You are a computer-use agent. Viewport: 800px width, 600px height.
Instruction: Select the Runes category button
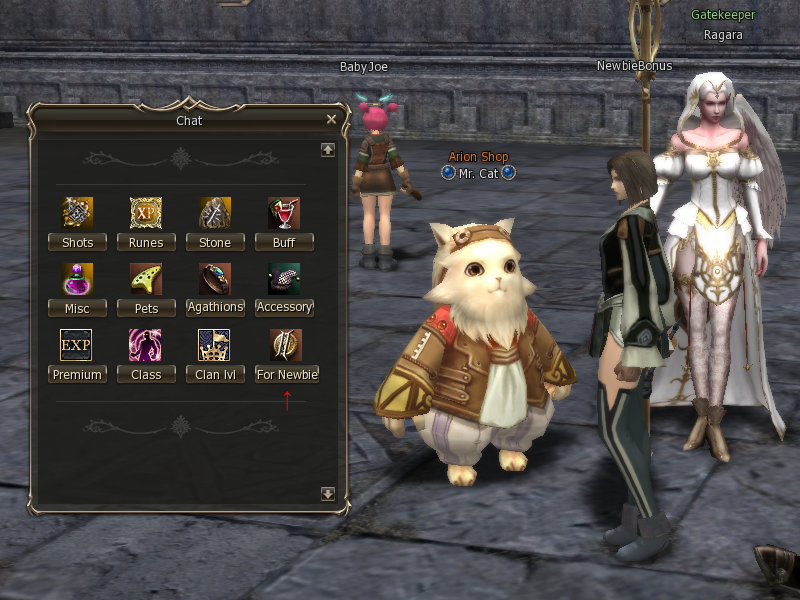(146, 243)
